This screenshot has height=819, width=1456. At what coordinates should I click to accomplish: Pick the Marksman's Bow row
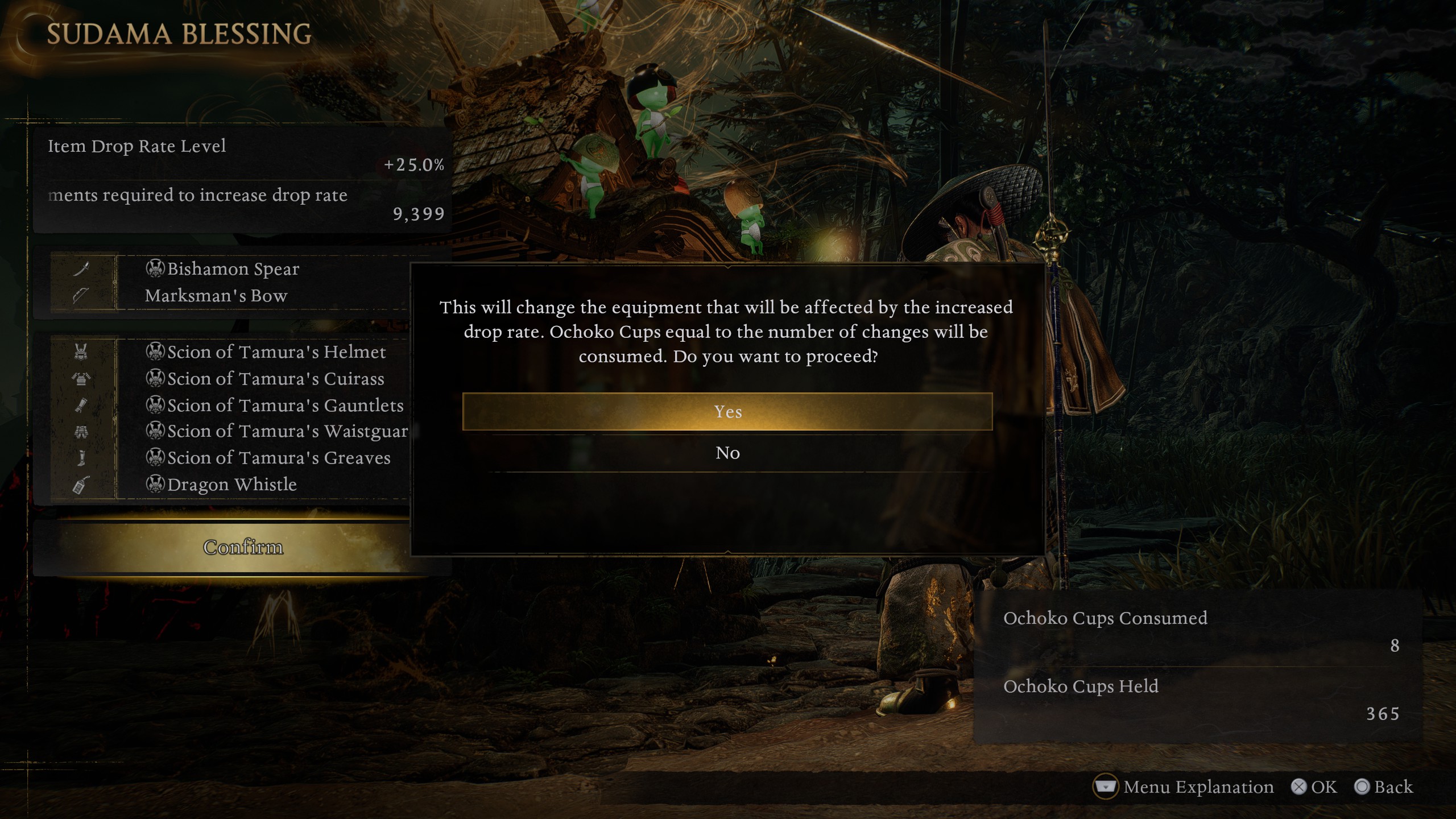coord(216,296)
